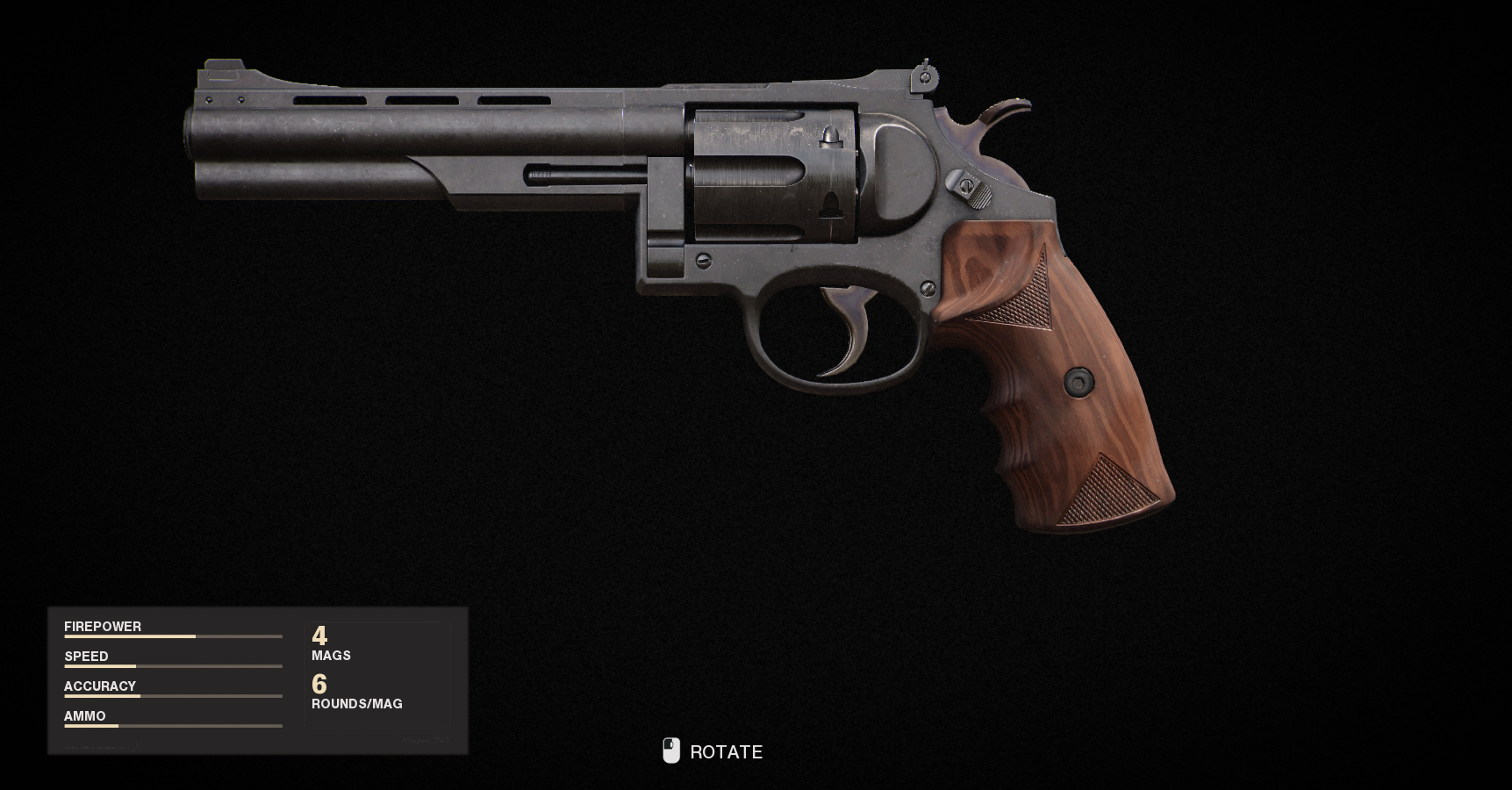
Task: Toggle the SPEED stat row
Action: pyautogui.click(x=86, y=656)
